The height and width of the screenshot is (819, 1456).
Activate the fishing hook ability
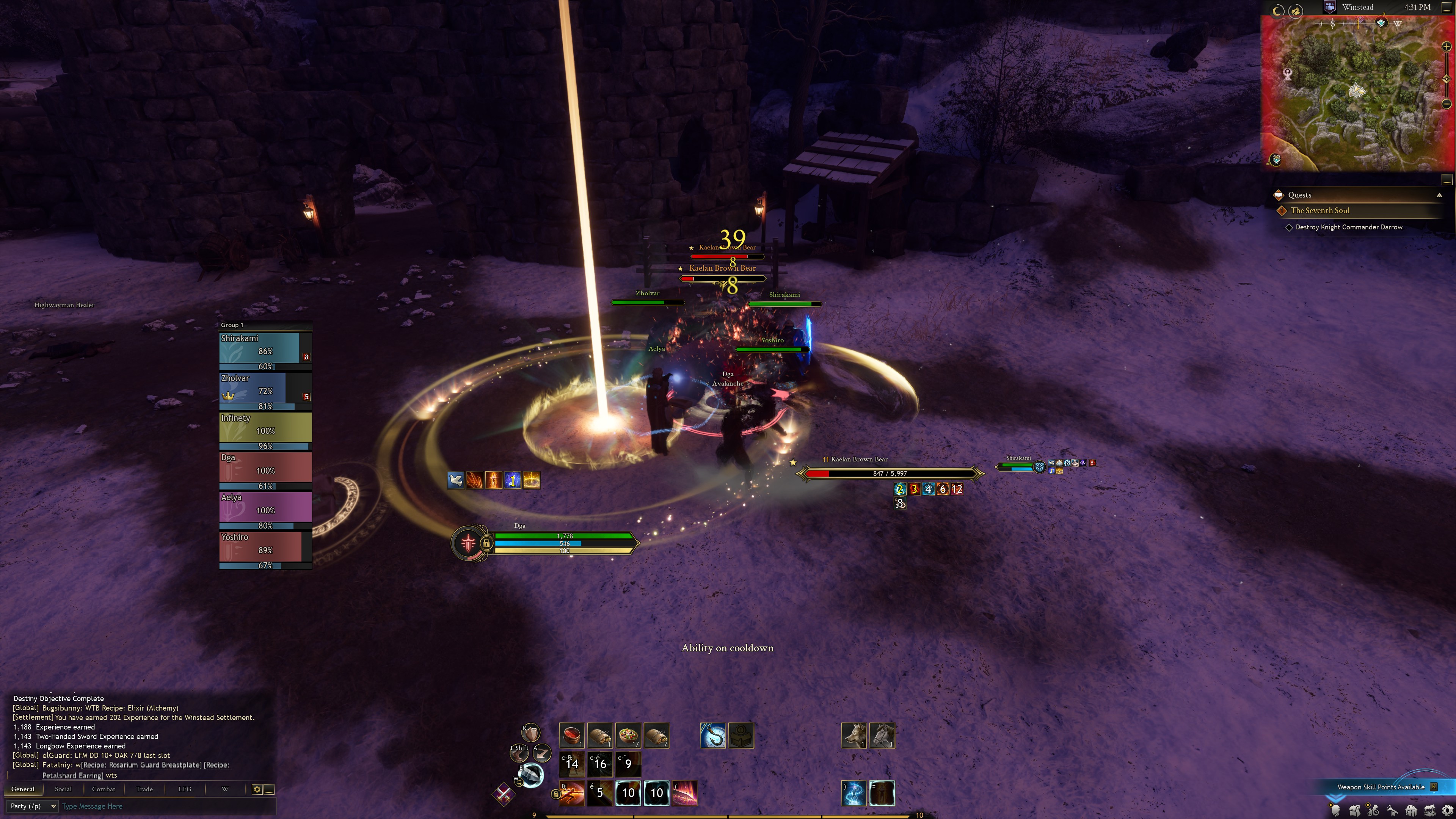(712, 735)
